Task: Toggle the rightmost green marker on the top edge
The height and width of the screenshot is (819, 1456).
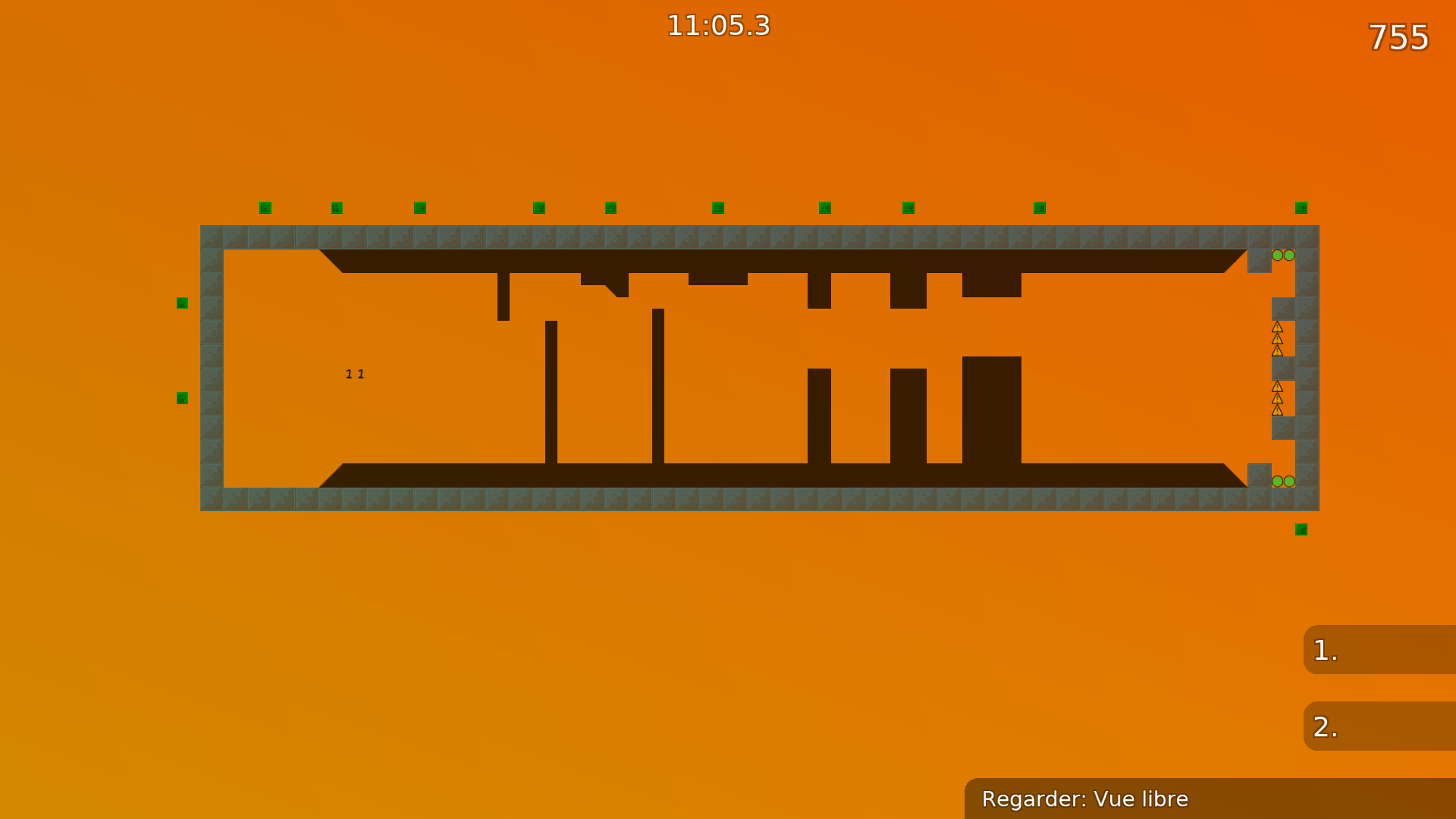Action: click(x=1301, y=206)
